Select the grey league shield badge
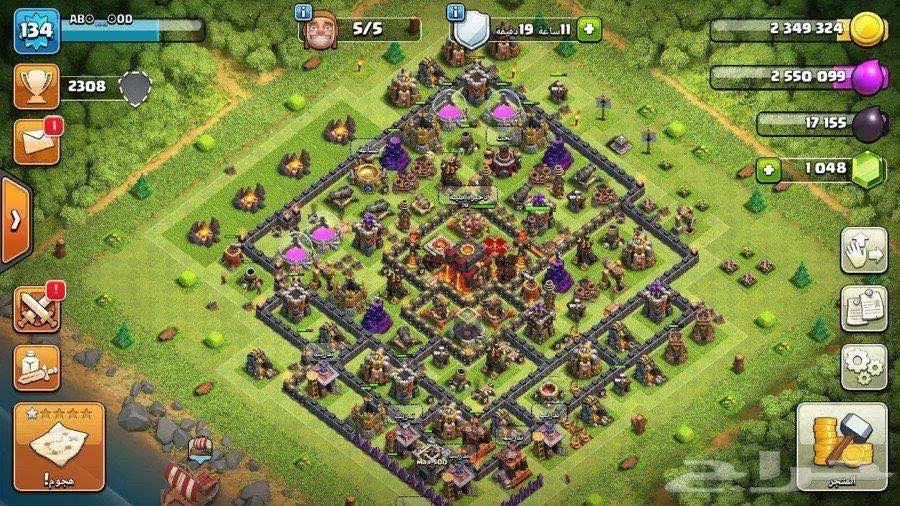This screenshot has width=900, height=506. [133, 87]
